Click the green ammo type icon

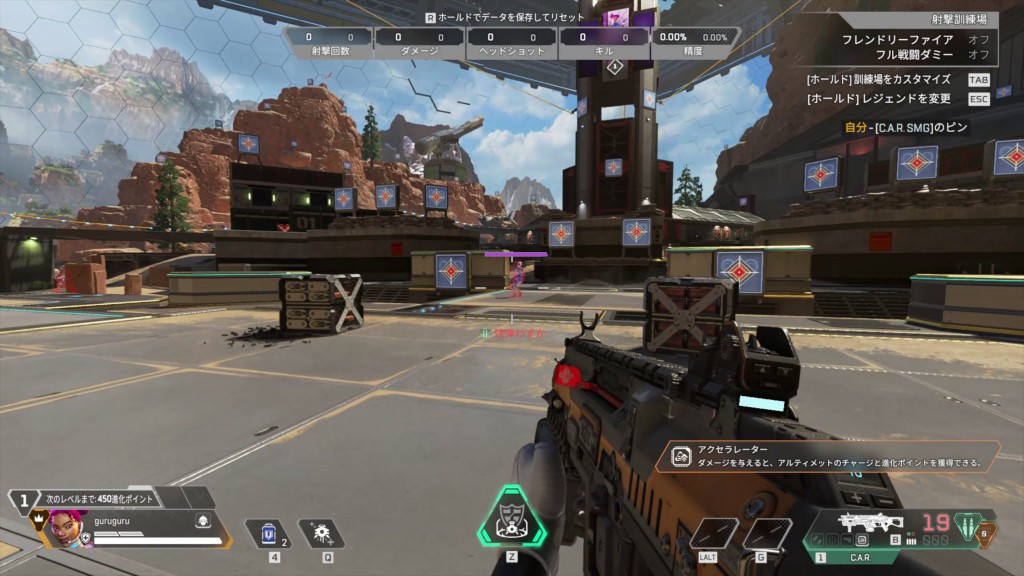point(967,526)
